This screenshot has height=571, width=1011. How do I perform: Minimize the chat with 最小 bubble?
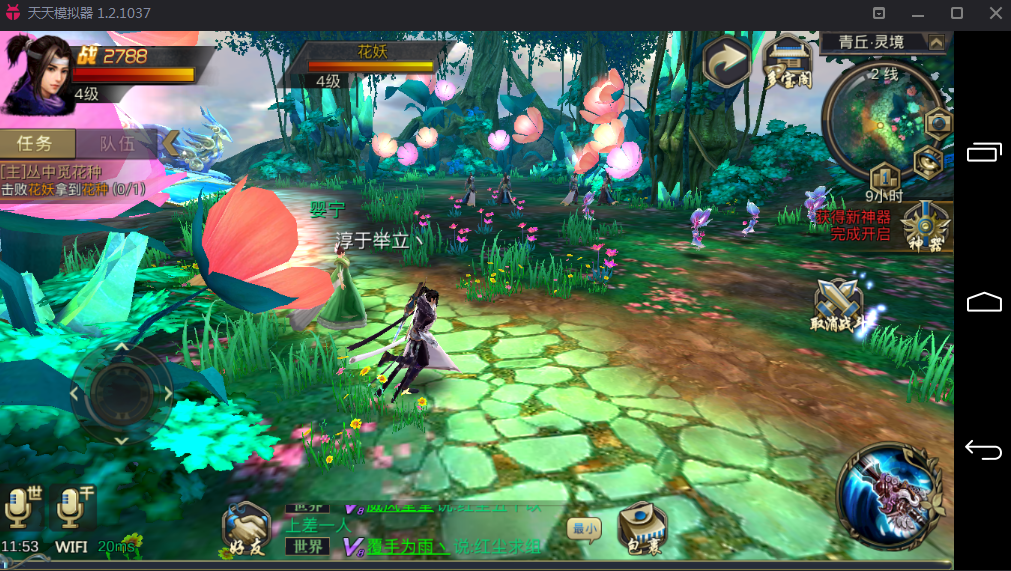[x=584, y=528]
